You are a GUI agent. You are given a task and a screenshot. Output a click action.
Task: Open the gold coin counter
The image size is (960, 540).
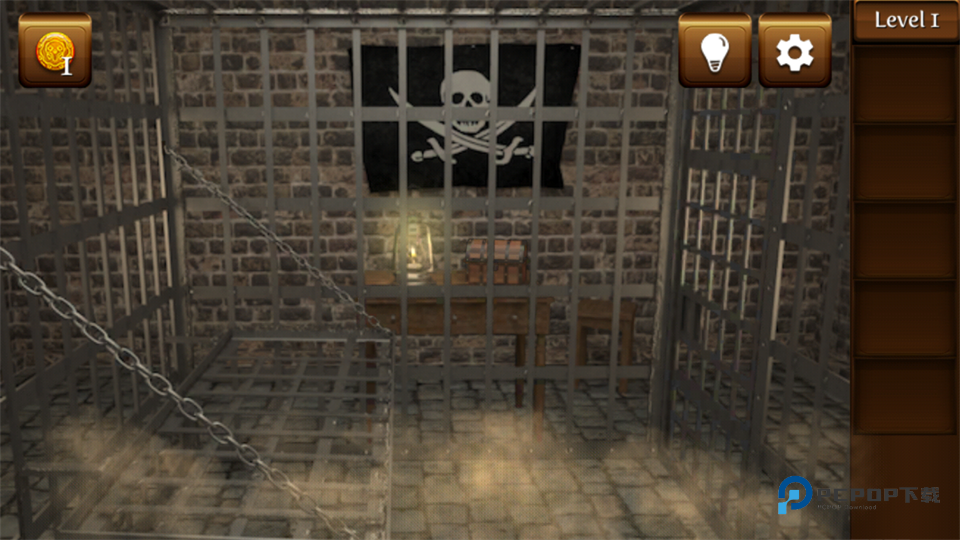(x=54, y=50)
